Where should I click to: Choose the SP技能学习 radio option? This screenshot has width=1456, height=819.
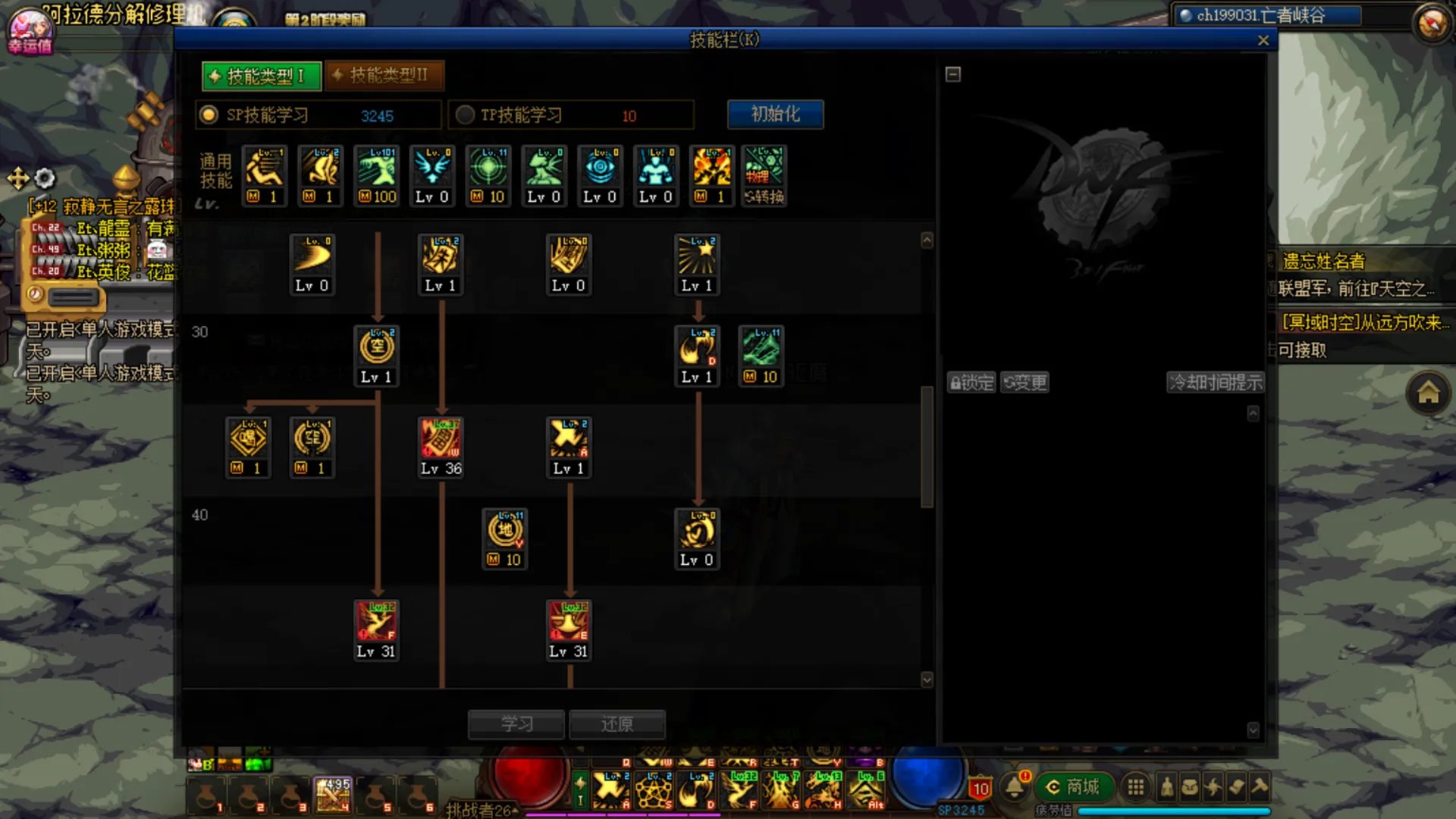pyautogui.click(x=209, y=115)
